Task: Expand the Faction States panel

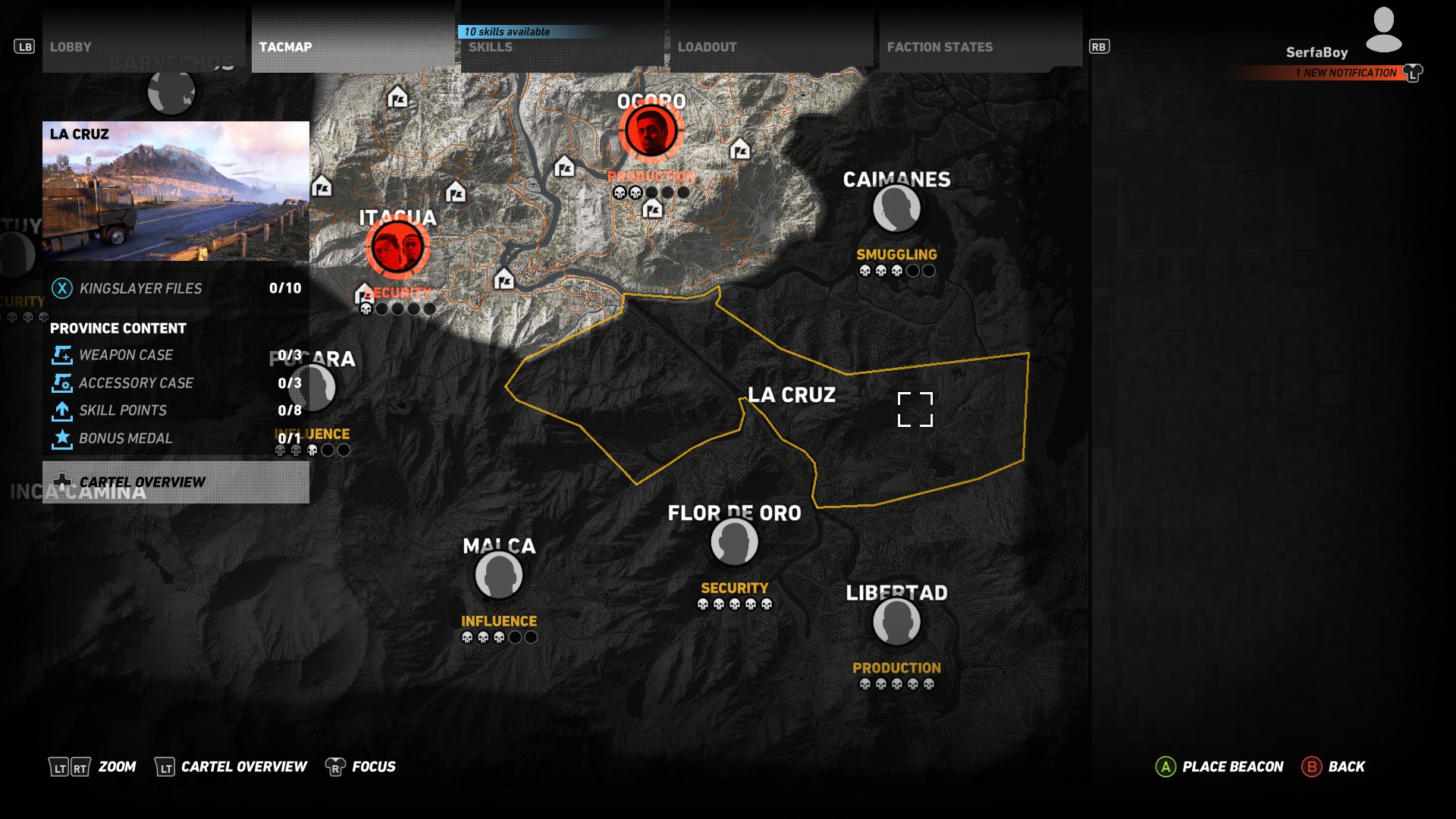Action: click(940, 46)
